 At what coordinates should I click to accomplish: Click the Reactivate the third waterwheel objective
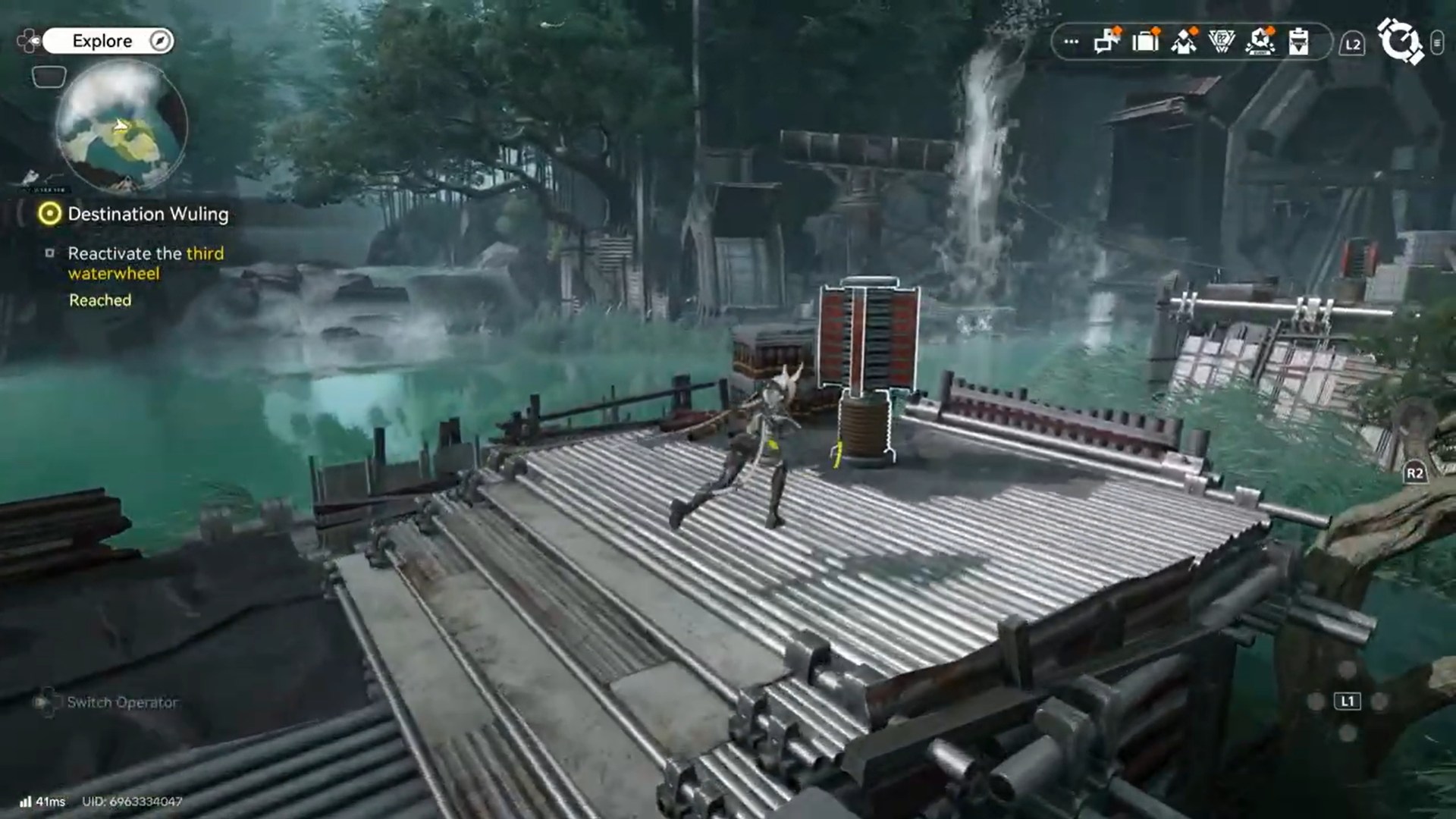tap(145, 263)
